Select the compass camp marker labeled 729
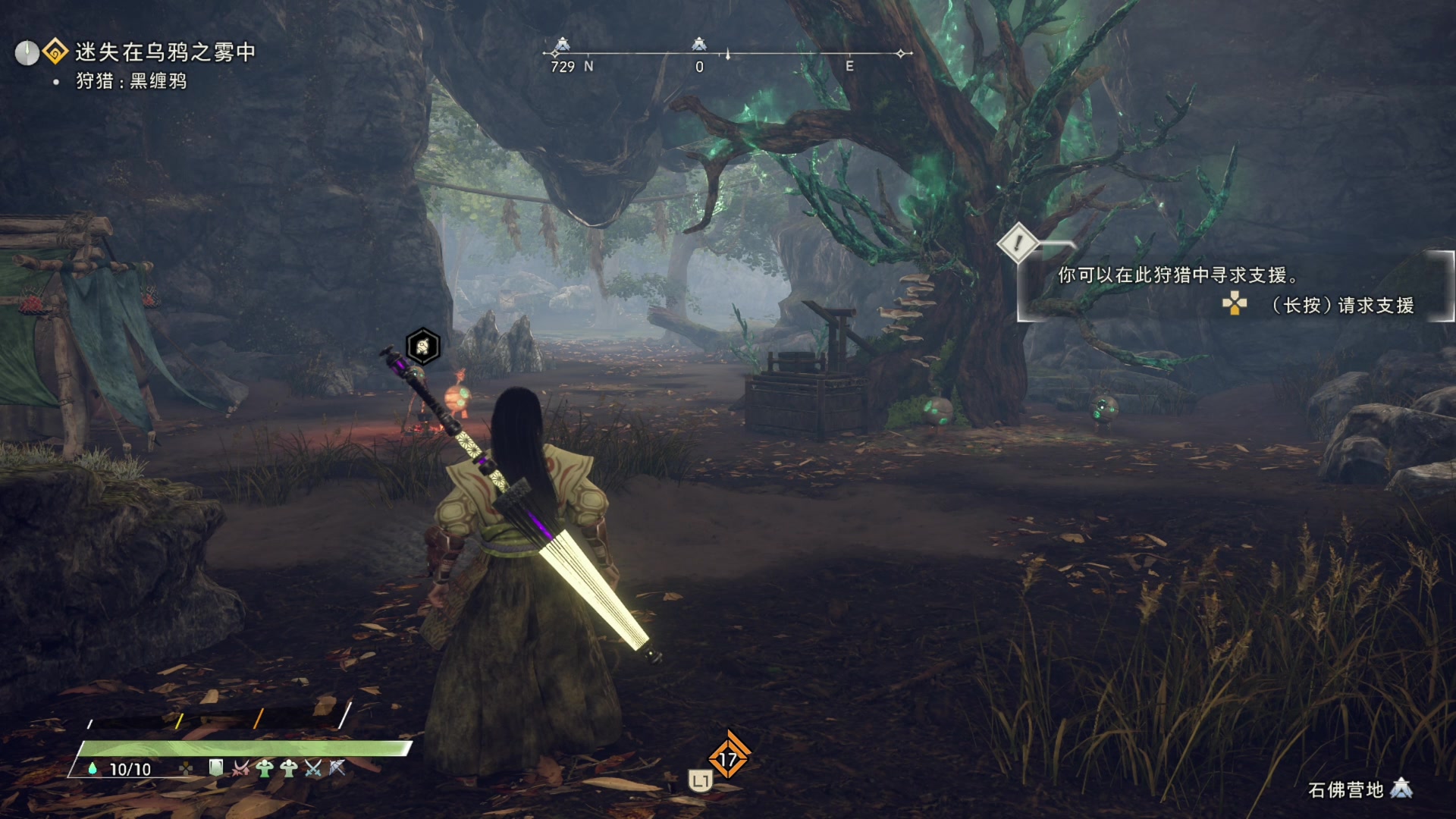The height and width of the screenshot is (819, 1456). [x=562, y=45]
